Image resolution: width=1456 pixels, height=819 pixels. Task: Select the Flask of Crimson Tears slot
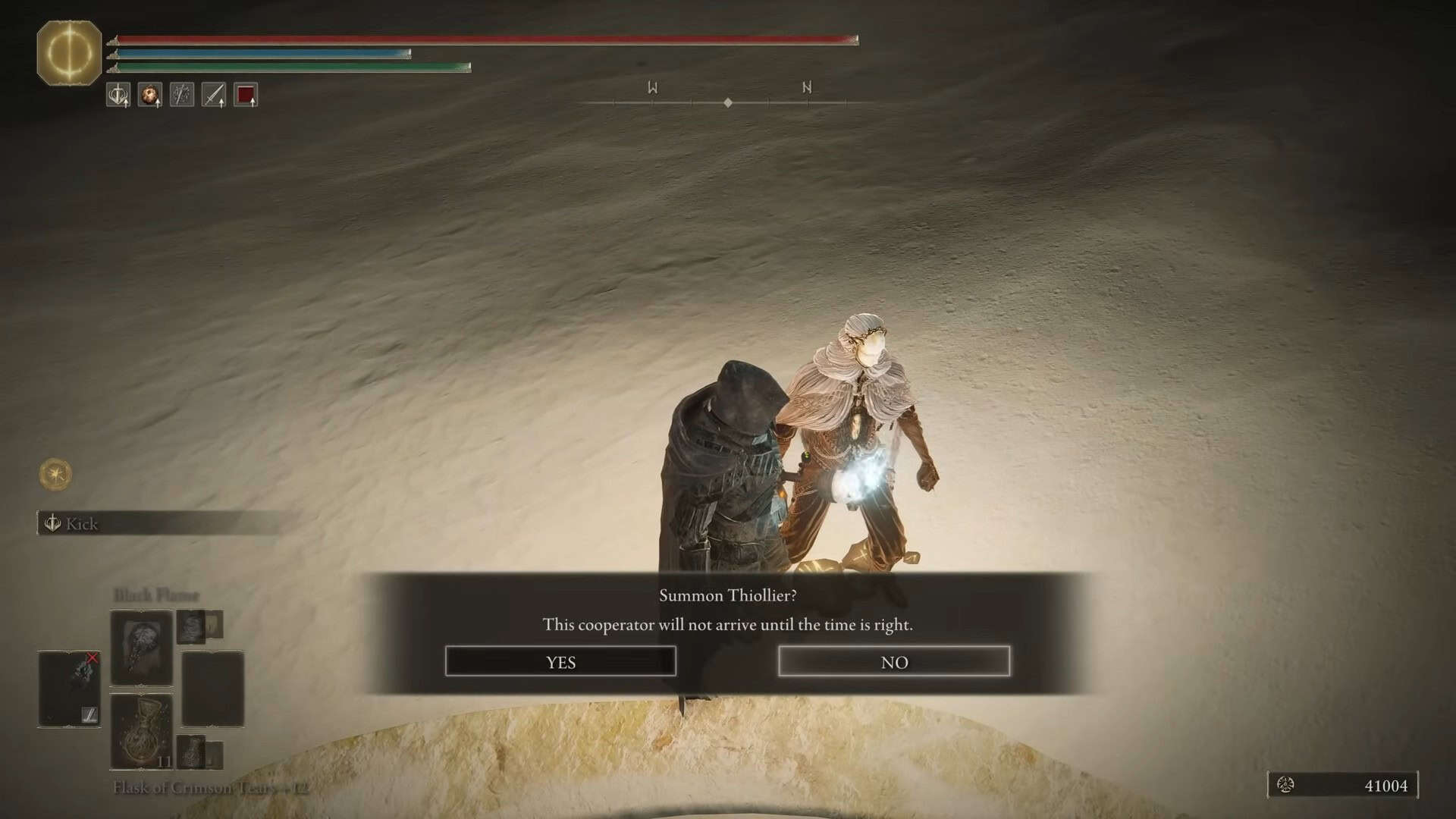(141, 732)
